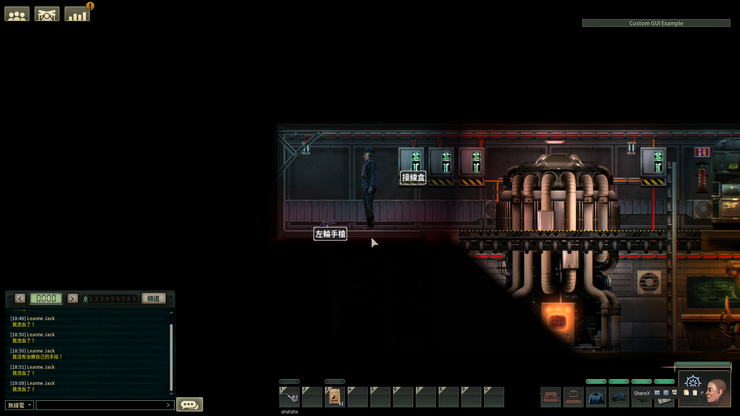Go to the next radio channel
This screenshot has height=416, width=740.
pyautogui.click(x=72, y=298)
